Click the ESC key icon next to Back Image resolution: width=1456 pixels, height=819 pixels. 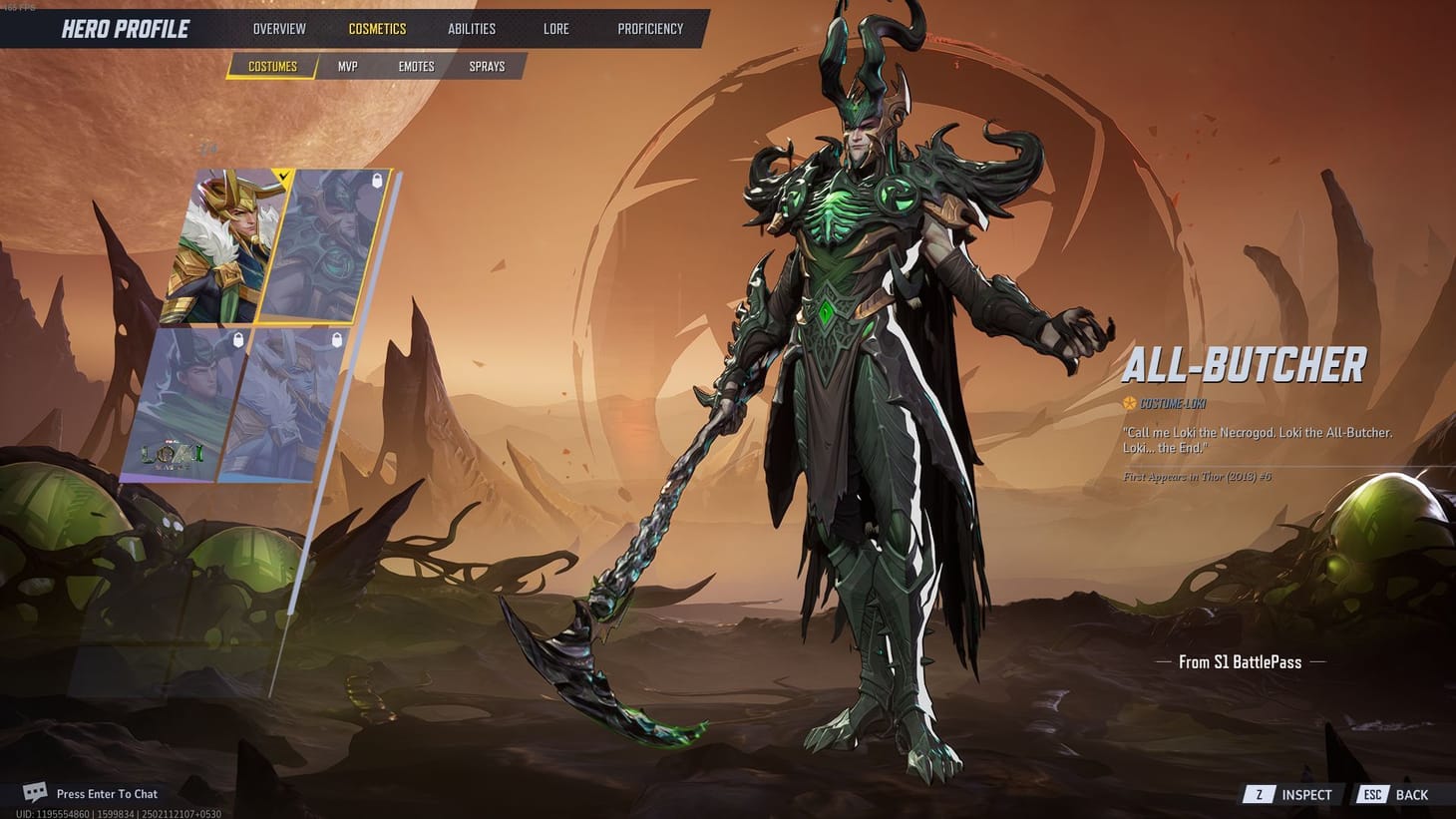coord(1372,794)
